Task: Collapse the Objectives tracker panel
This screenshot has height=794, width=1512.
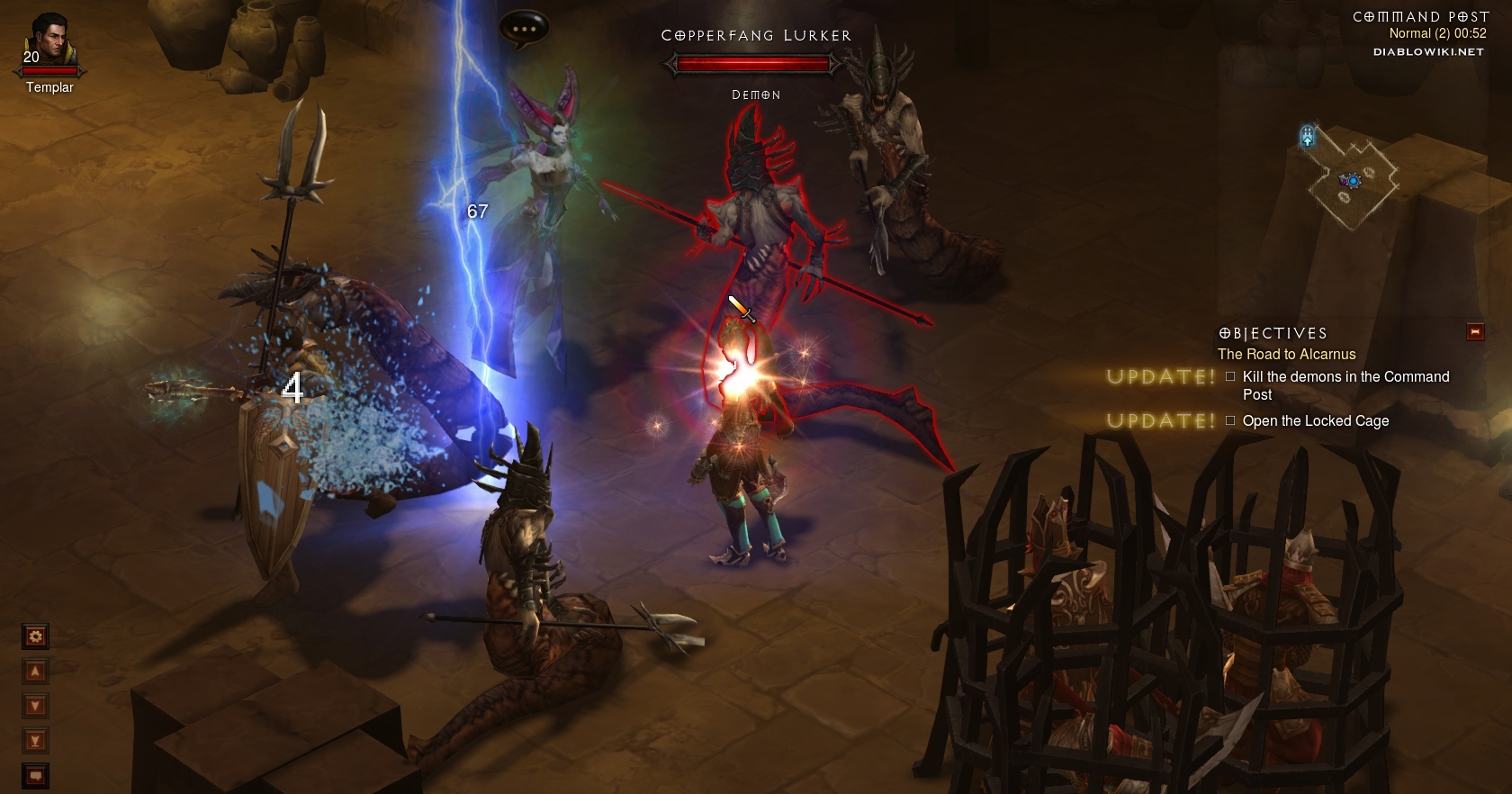Action: pos(1475,332)
